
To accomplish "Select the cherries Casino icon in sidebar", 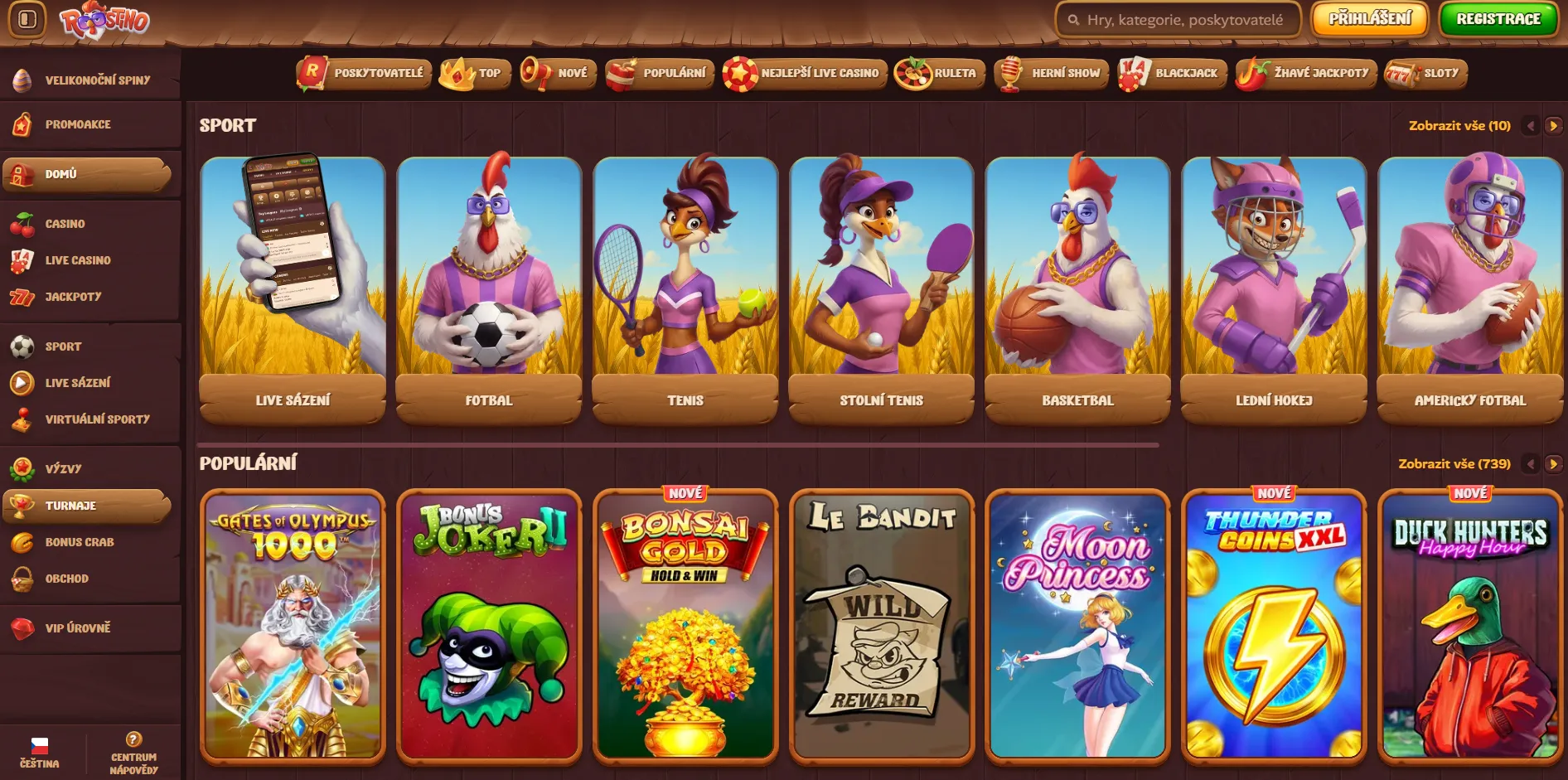I will click(22, 223).
